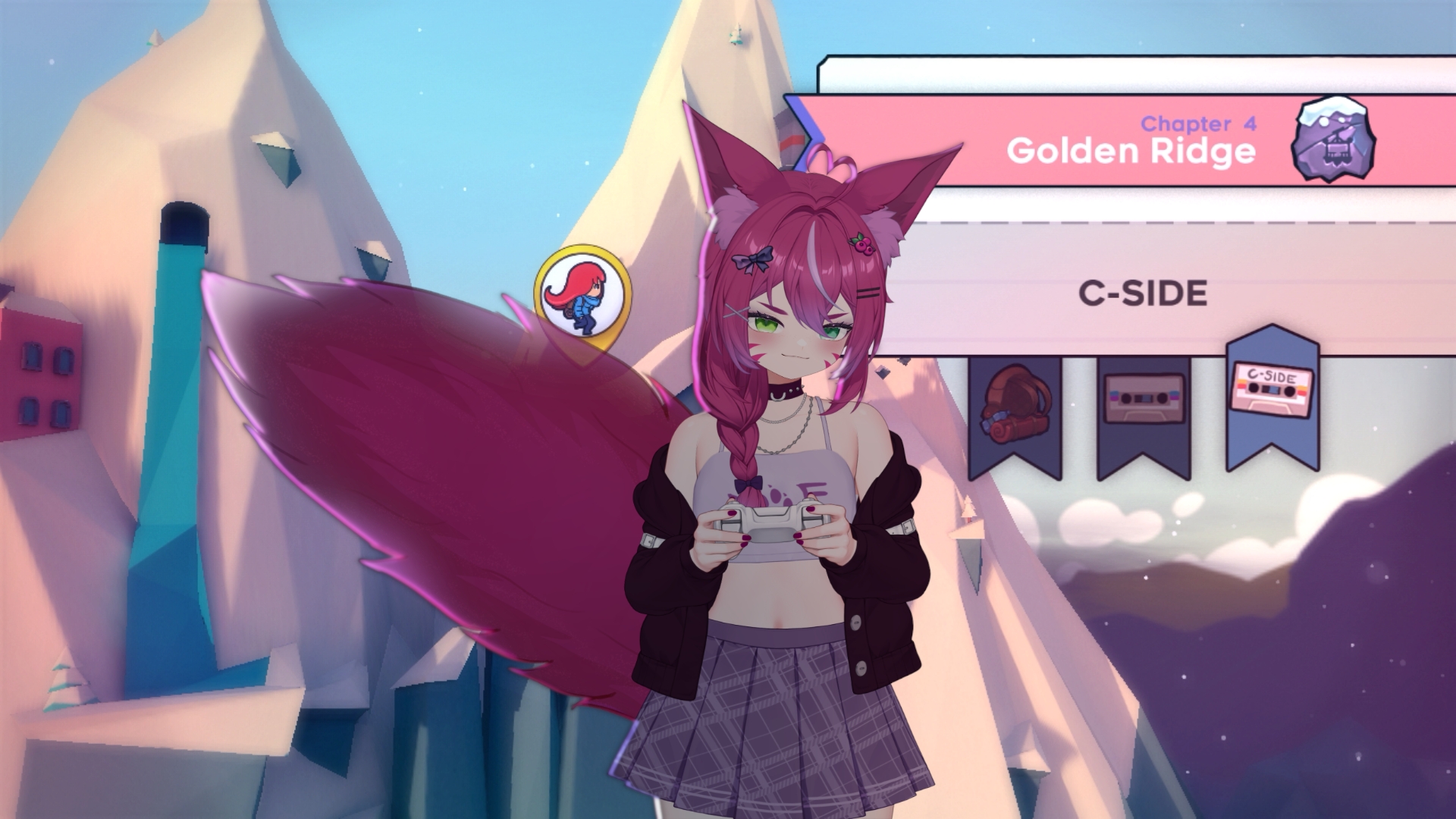Select the C-SIDE cassette tab
The height and width of the screenshot is (819, 1456).
pyautogui.click(x=1272, y=394)
